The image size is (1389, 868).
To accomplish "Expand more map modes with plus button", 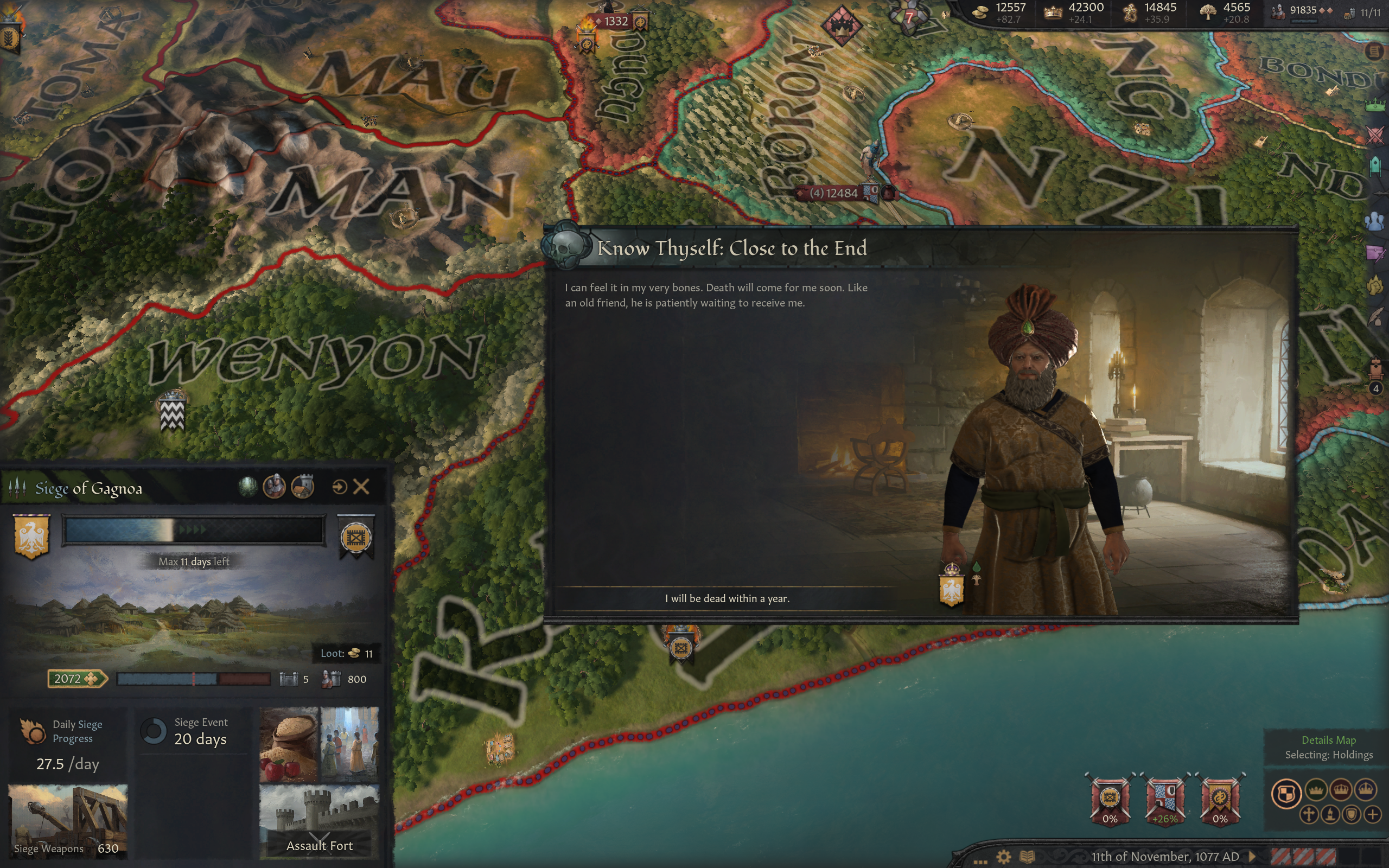I will point(1372,815).
